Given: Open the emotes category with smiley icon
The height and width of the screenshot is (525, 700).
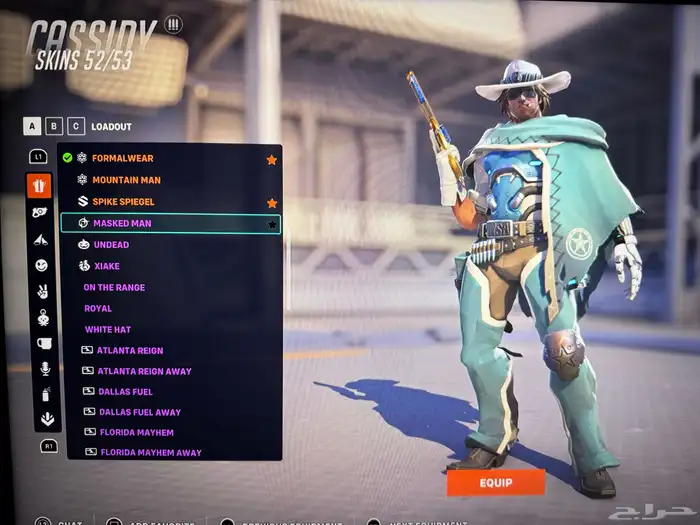Looking at the screenshot, I should (41, 265).
